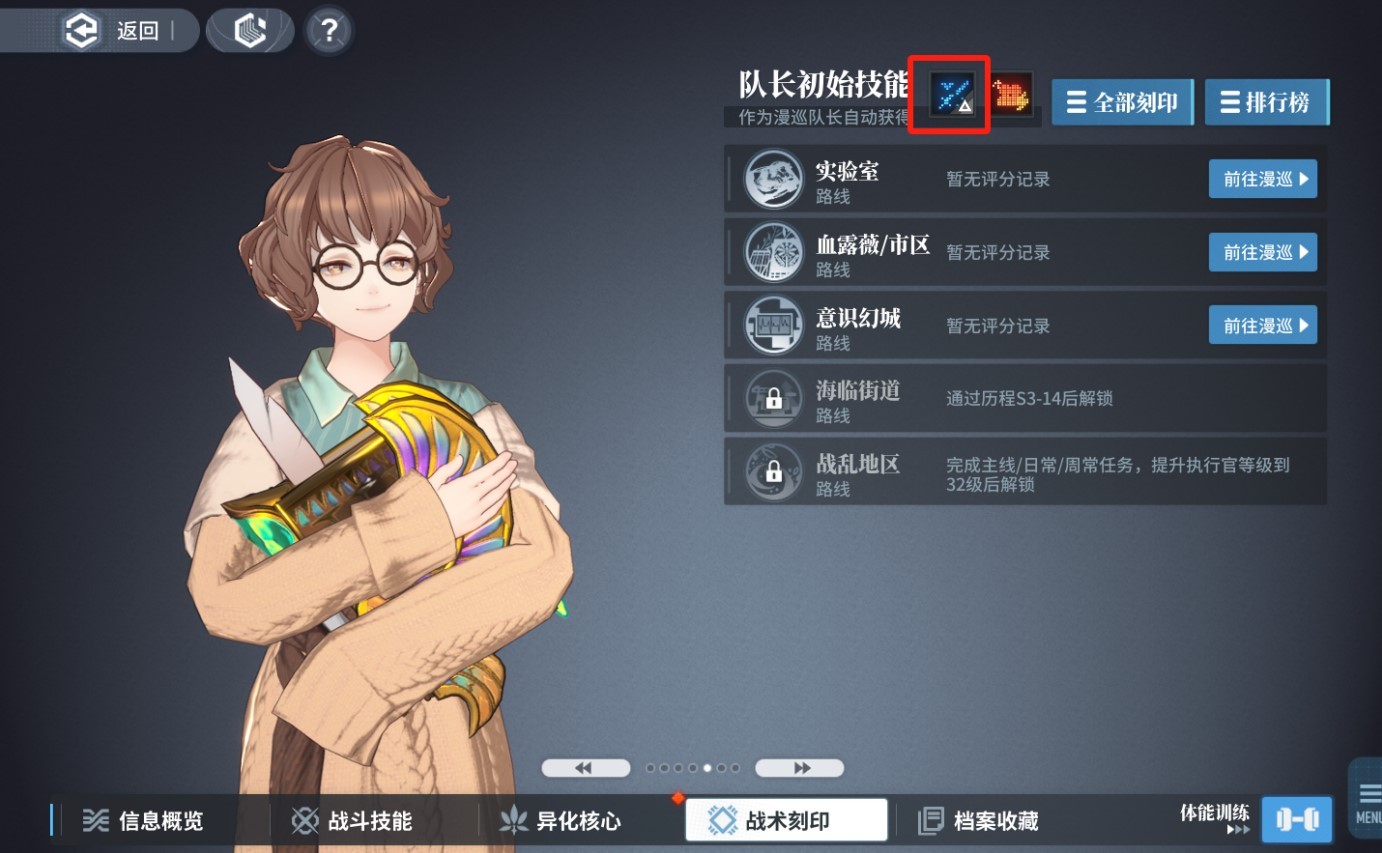This screenshot has width=1382, height=853.
Task: Click the lock icon on 海临街道 route
Action: click(x=773, y=397)
